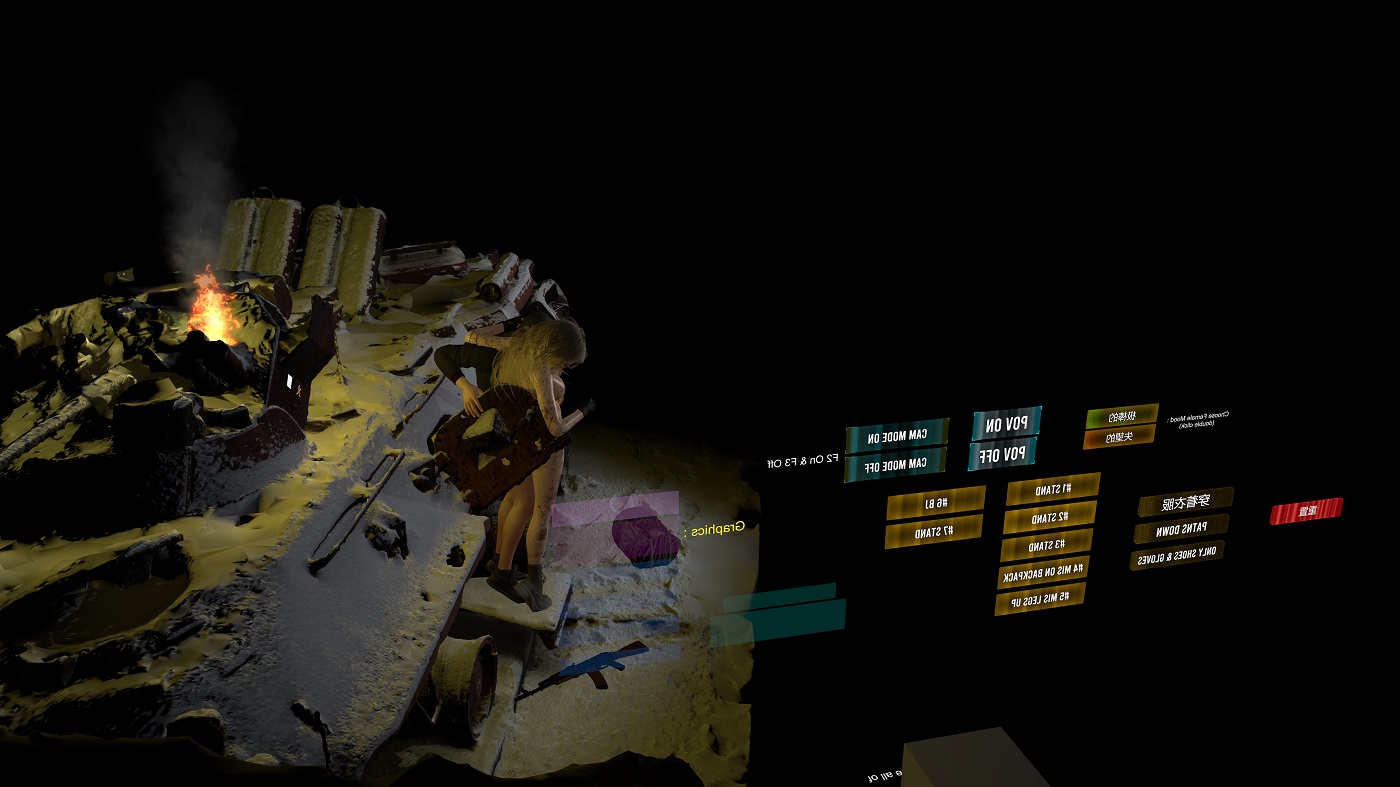Pick the green 极棒的 mood button
This screenshot has width=1400, height=787.
(x=1122, y=415)
